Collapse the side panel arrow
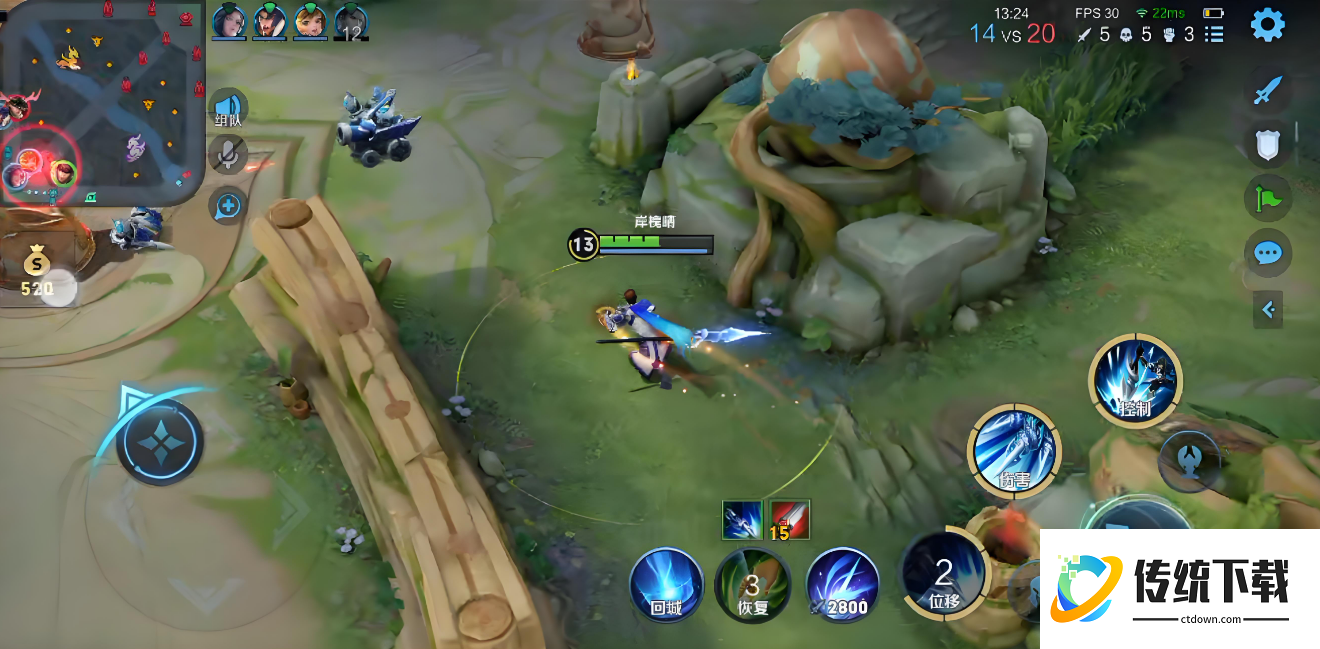Viewport: 1320px width, 649px height. click(x=1268, y=310)
